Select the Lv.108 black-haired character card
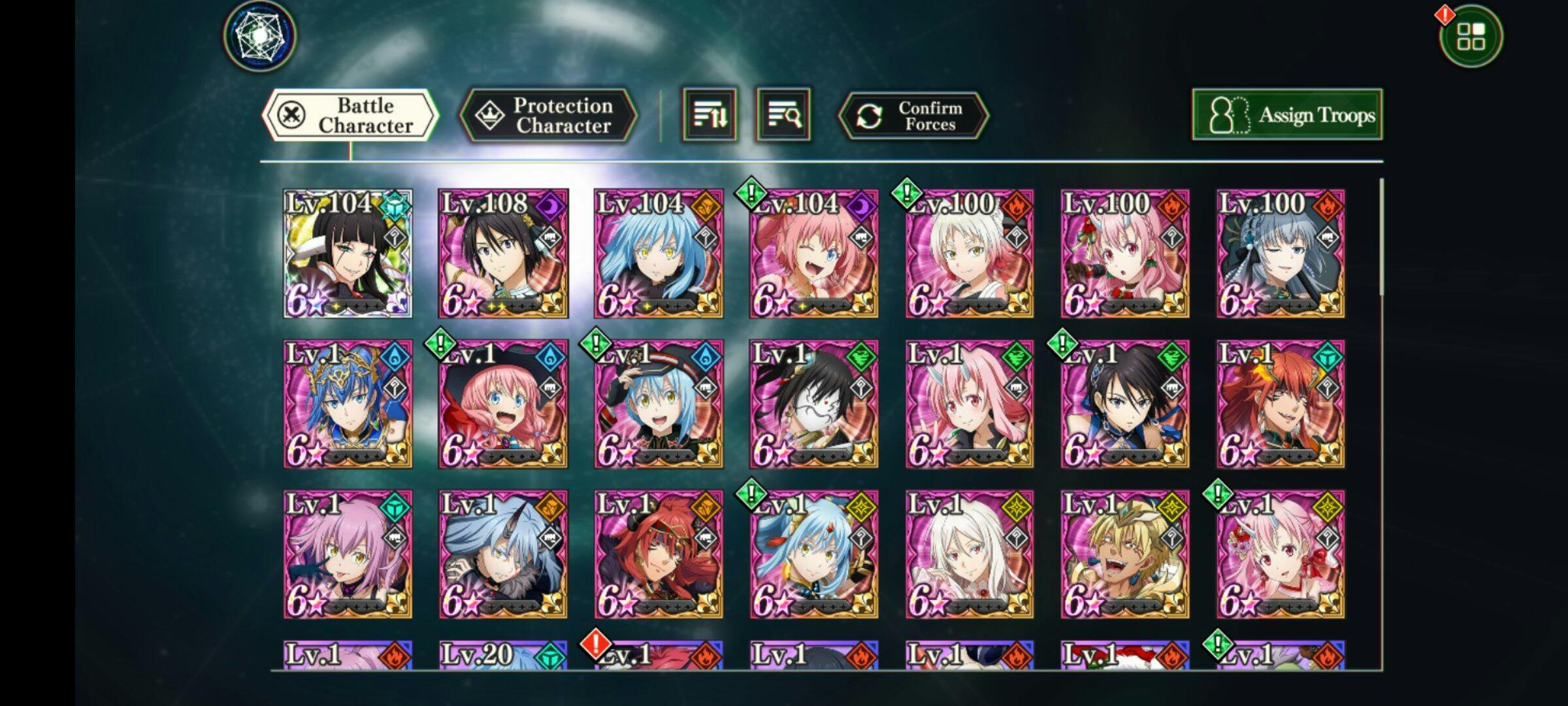The width and height of the screenshot is (1568, 706). coord(503,254)
